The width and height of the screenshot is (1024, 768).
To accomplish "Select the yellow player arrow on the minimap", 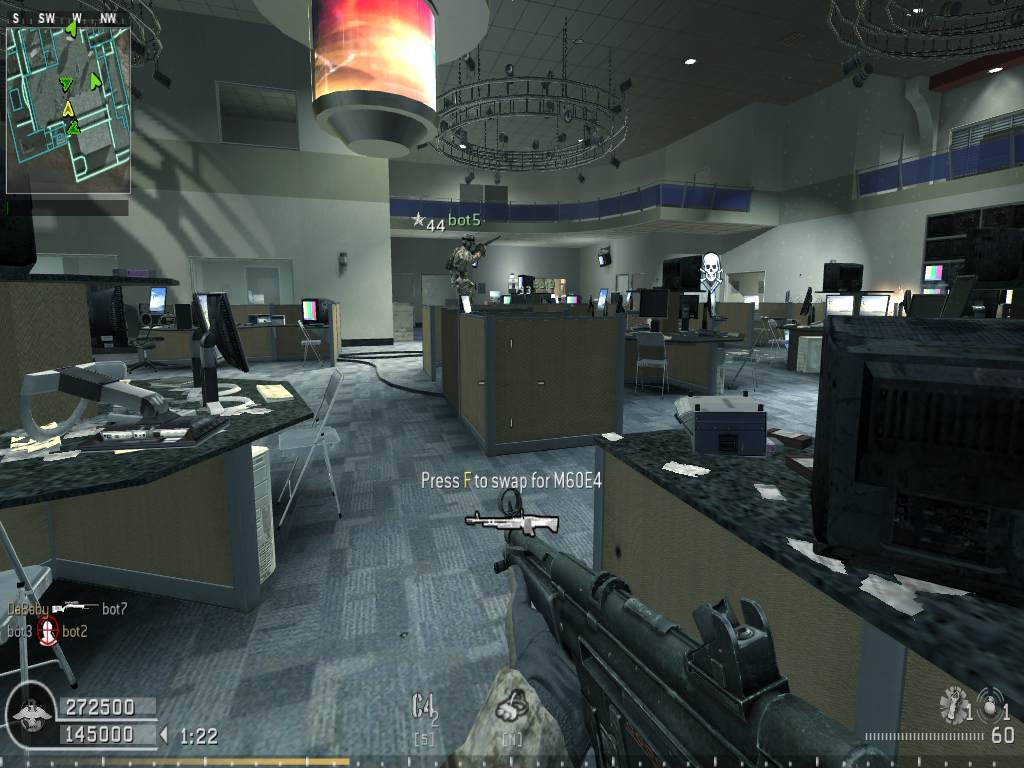I will pos(68,107).
